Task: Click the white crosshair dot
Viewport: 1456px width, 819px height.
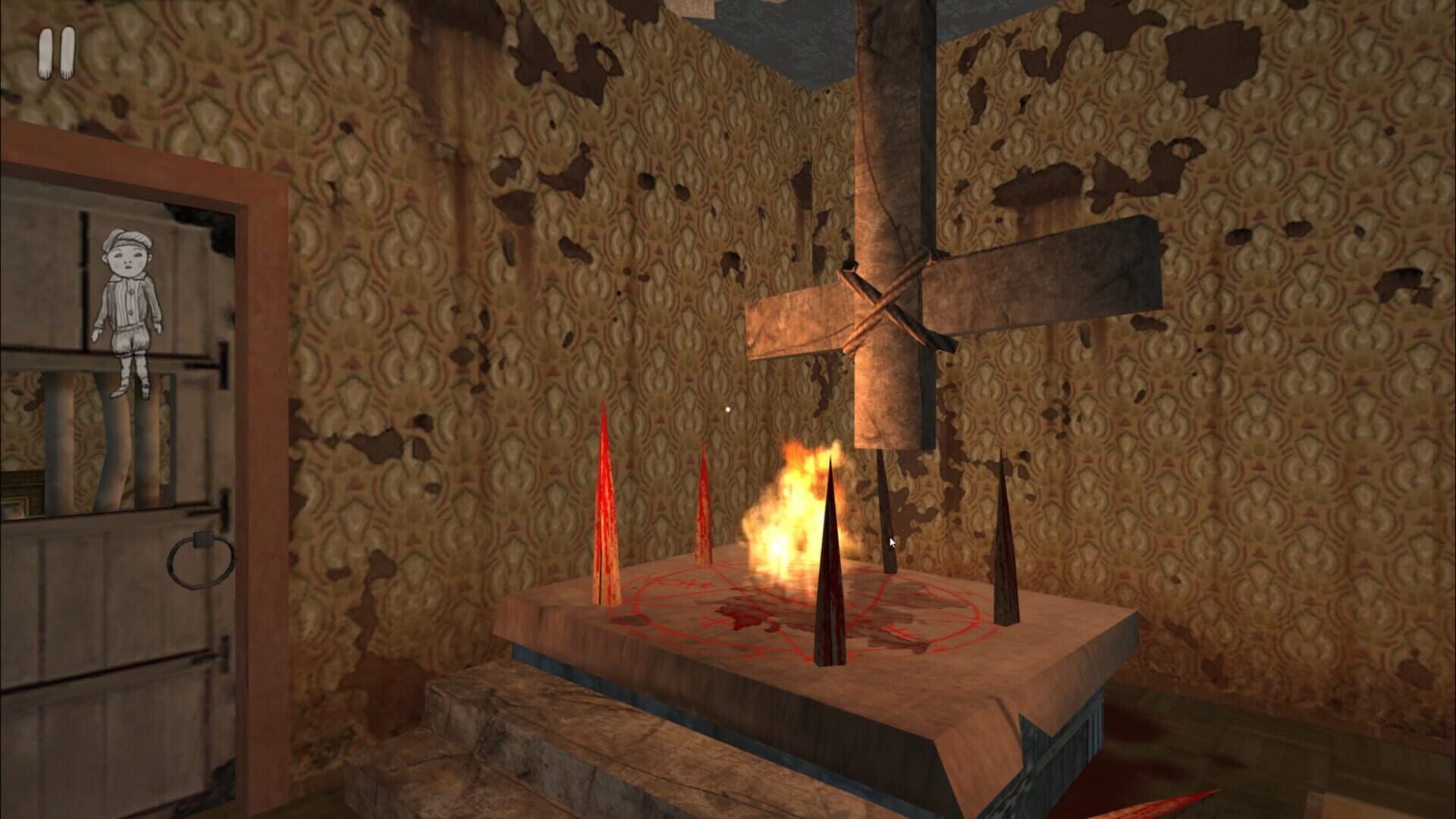Action: pos(727,408)
